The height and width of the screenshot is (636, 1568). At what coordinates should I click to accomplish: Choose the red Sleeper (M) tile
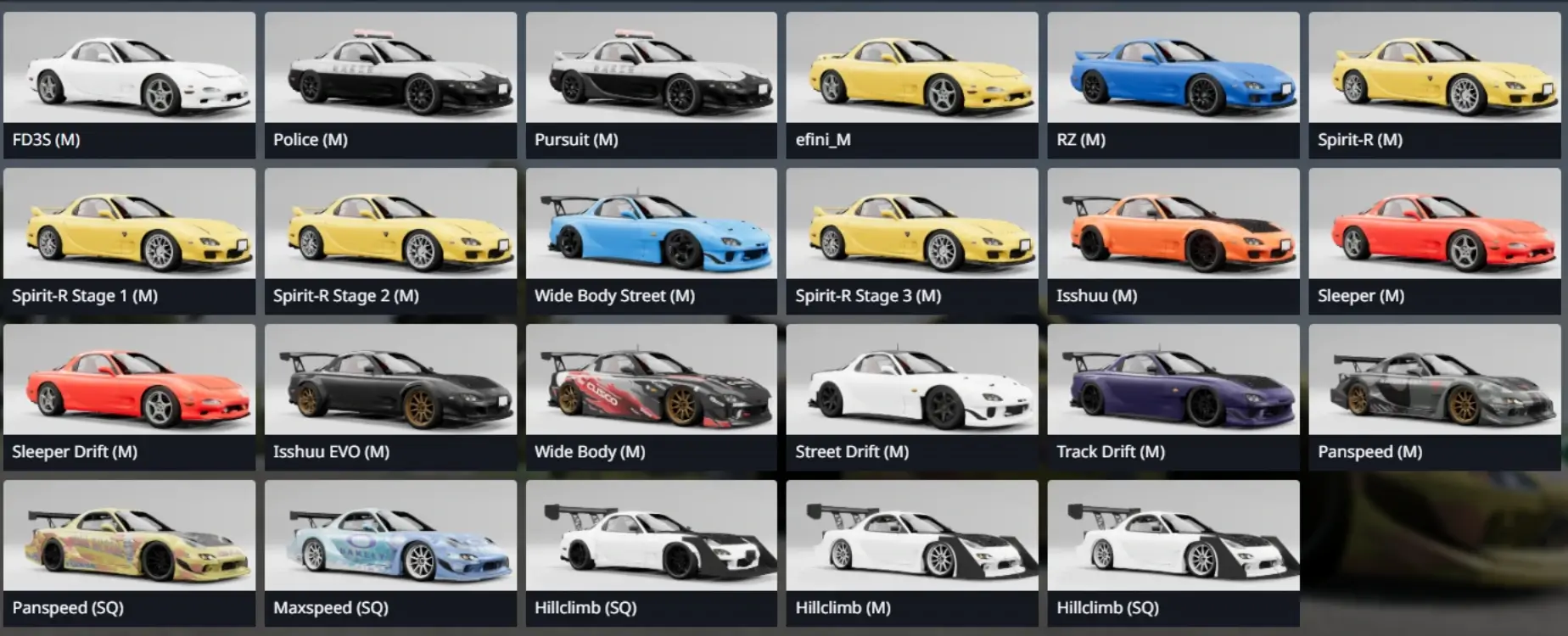1434,241
